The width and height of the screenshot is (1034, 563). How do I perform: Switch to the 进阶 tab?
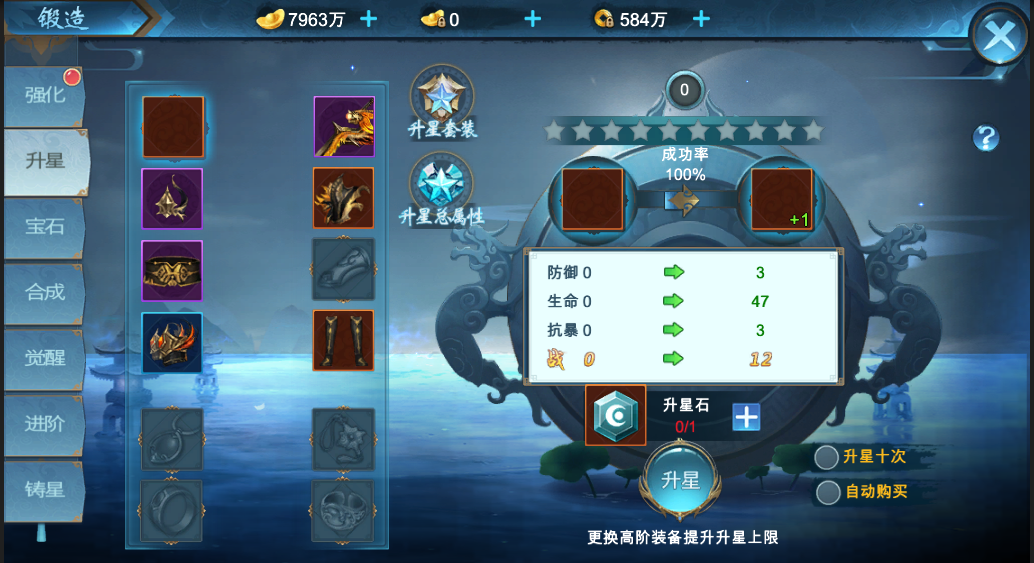click(x=45, y=423)
